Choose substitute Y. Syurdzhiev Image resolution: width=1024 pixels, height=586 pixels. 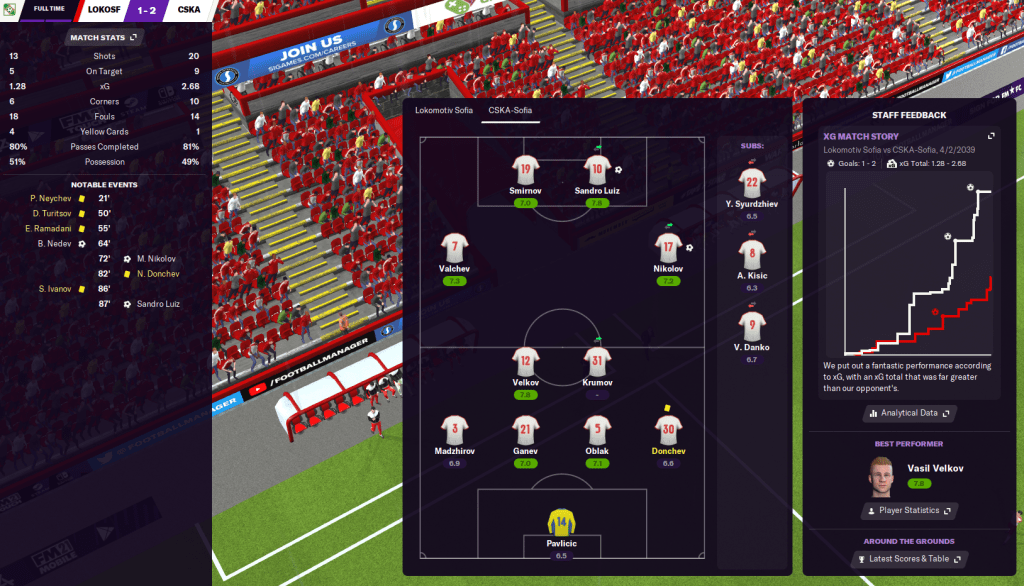pyautogui.click(x=753, y=182)
